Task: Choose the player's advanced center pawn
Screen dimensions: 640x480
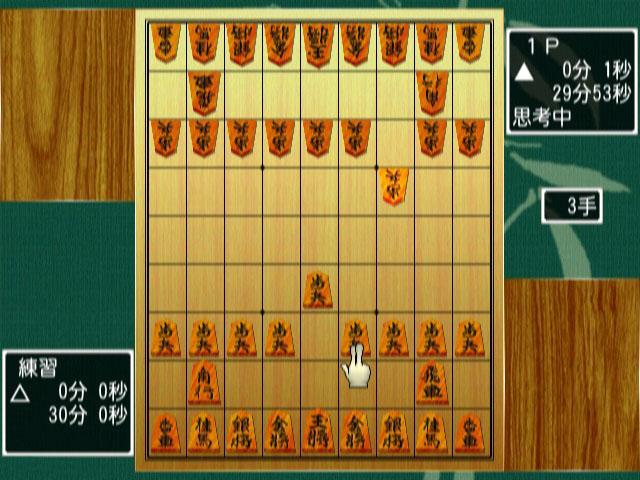Action: pyautogui.click(x=318, y=290)
